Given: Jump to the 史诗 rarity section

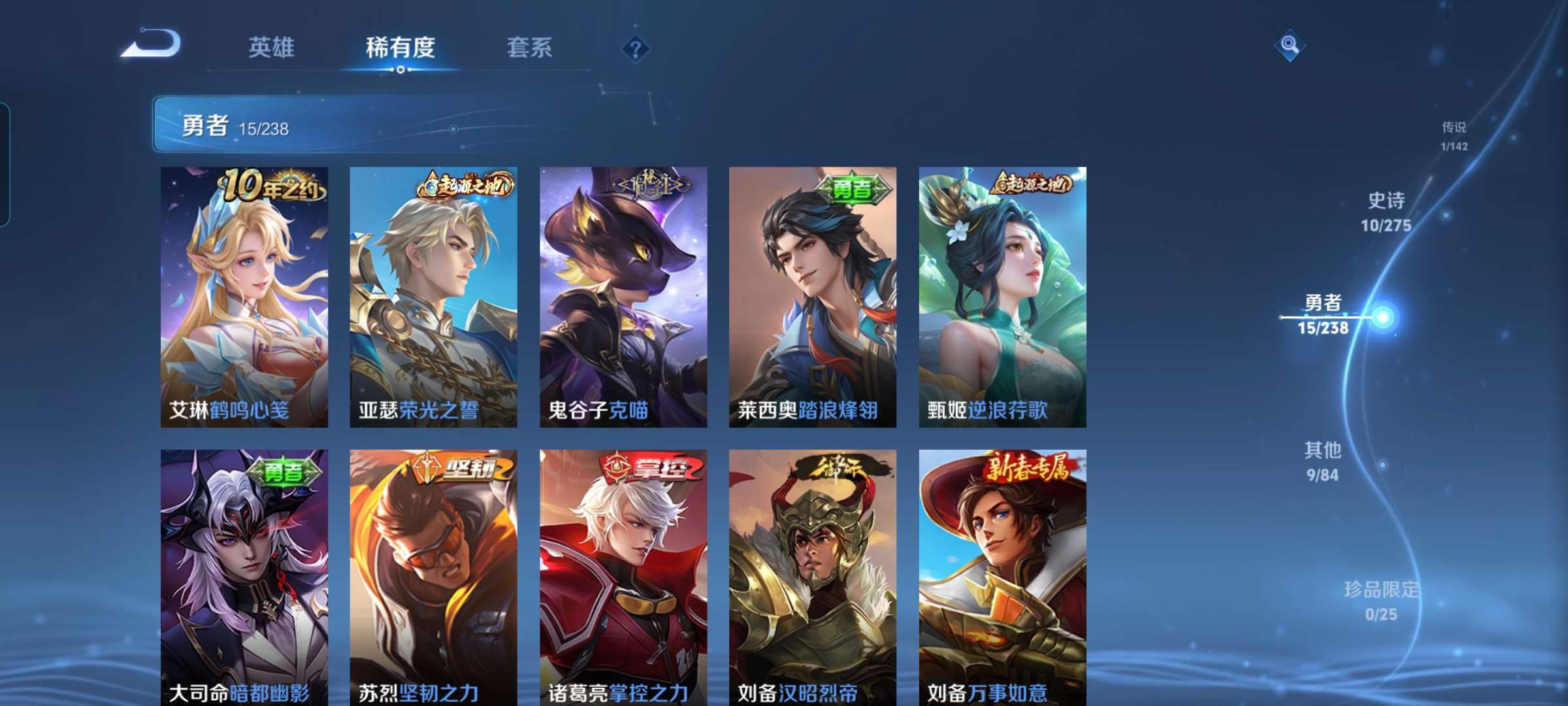Looking at the screenshot, I should (1386, 212).
